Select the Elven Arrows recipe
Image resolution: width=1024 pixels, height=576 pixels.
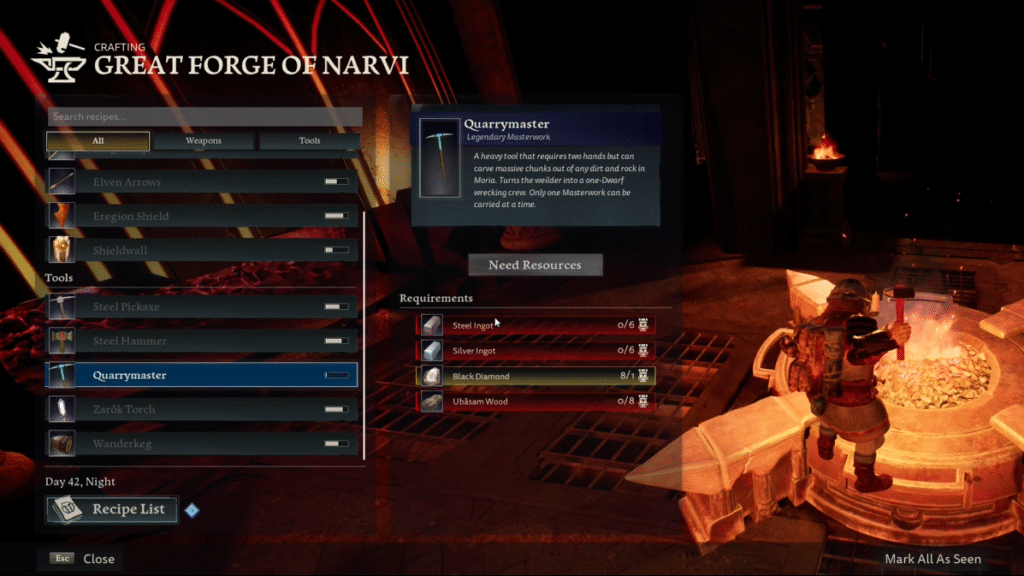[202, 182]
